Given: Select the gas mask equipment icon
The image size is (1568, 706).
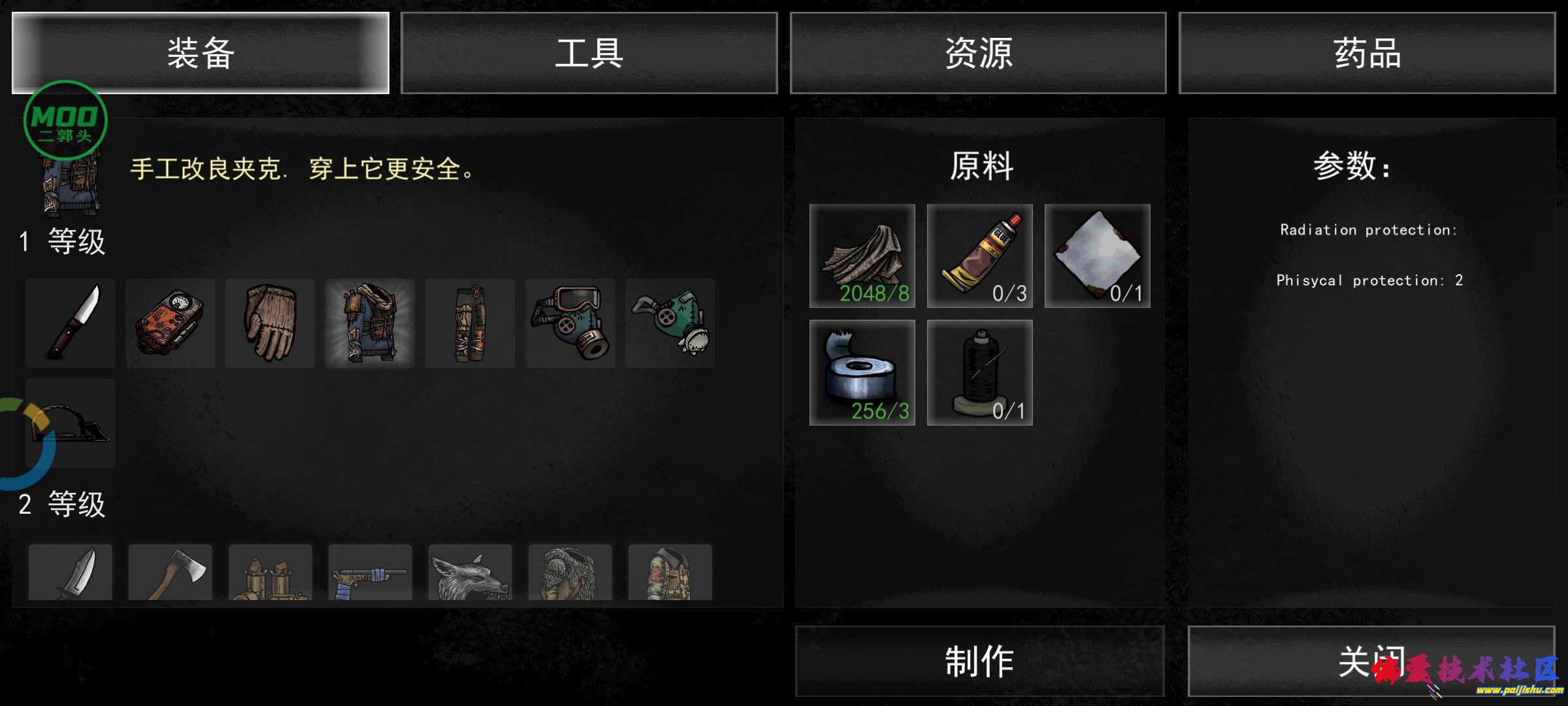Looking at the screenshot, I should [x=570, y=323].
